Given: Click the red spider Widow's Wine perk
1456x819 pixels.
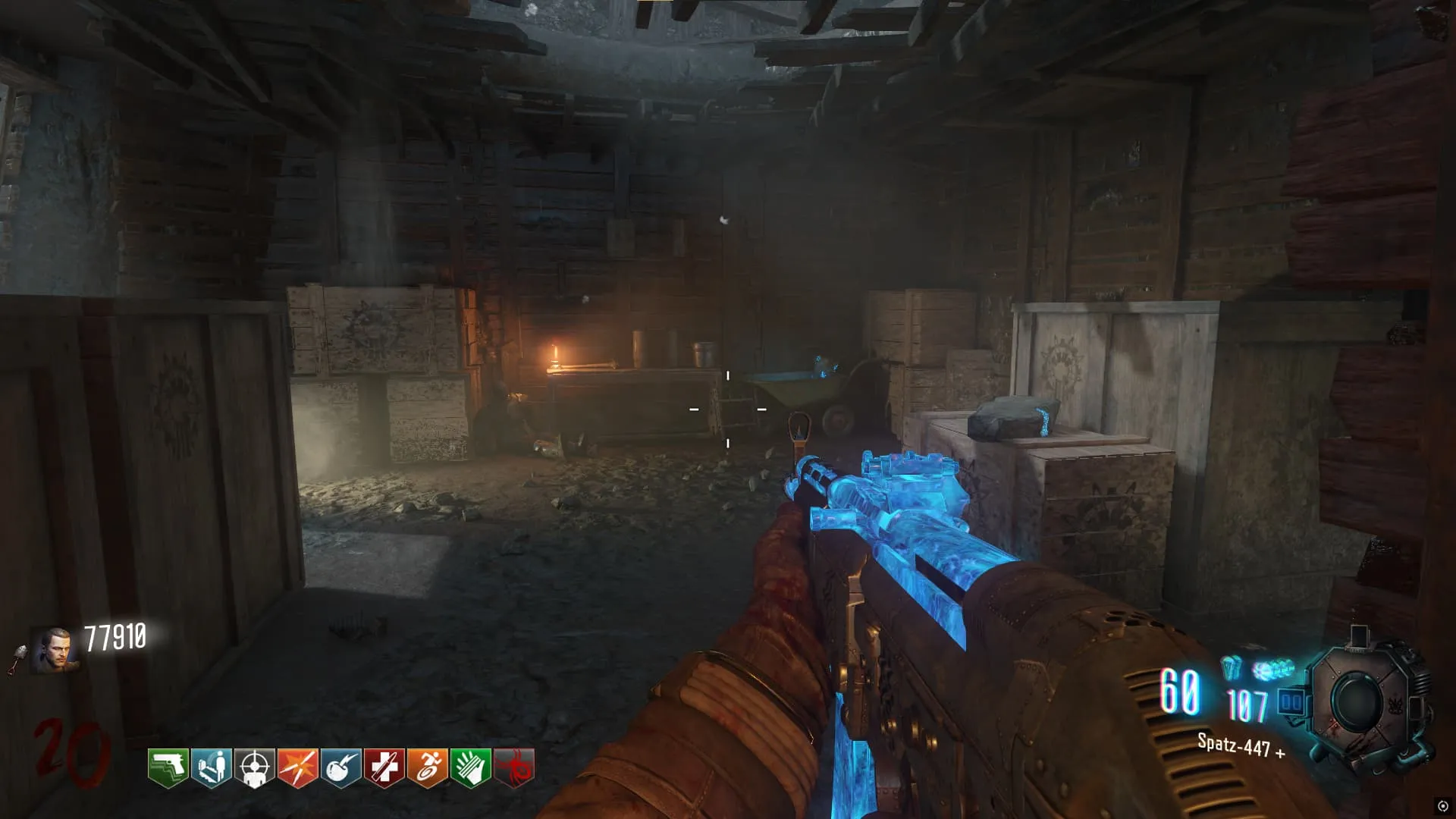Looking at the screenshot, I should tap(514, 767).
